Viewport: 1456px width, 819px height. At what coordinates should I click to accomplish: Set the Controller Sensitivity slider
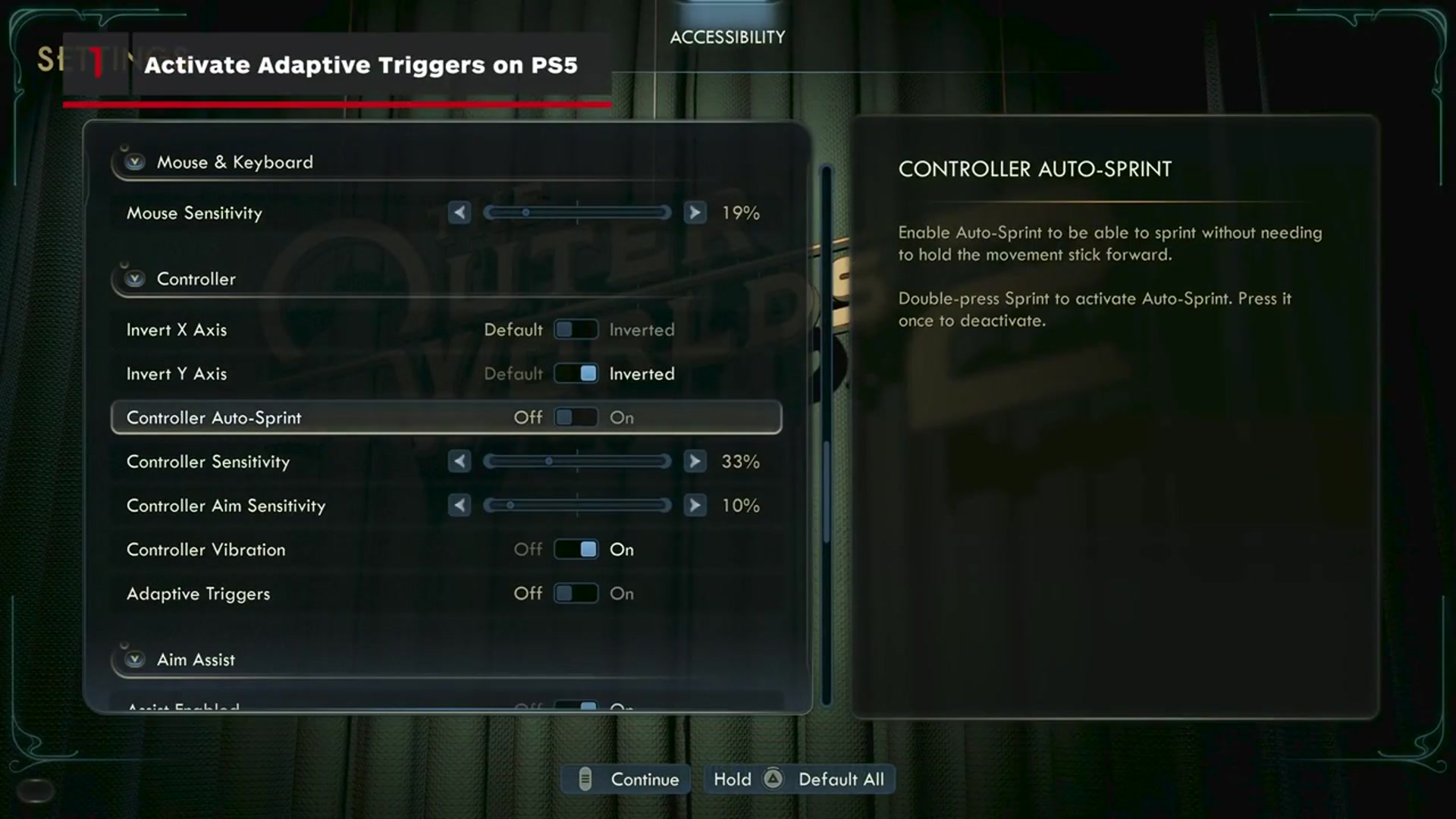[x=577, y=462]
